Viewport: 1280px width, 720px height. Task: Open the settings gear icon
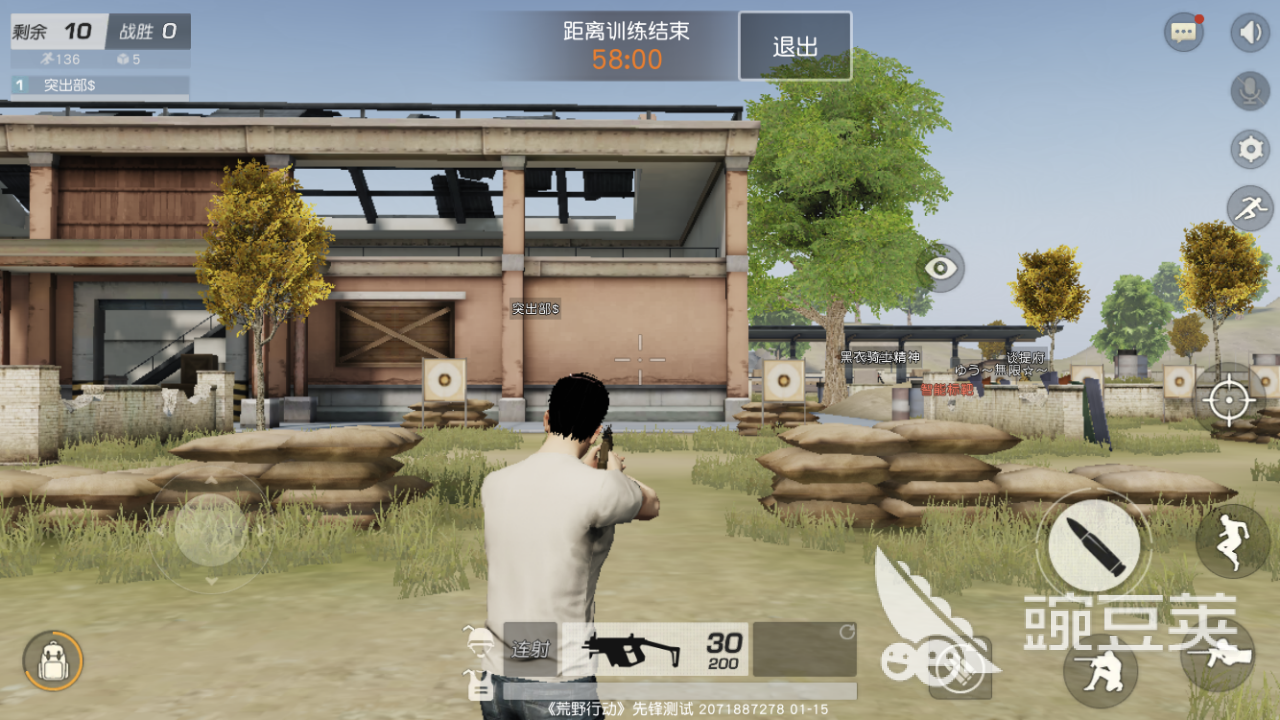point(1248,148)
